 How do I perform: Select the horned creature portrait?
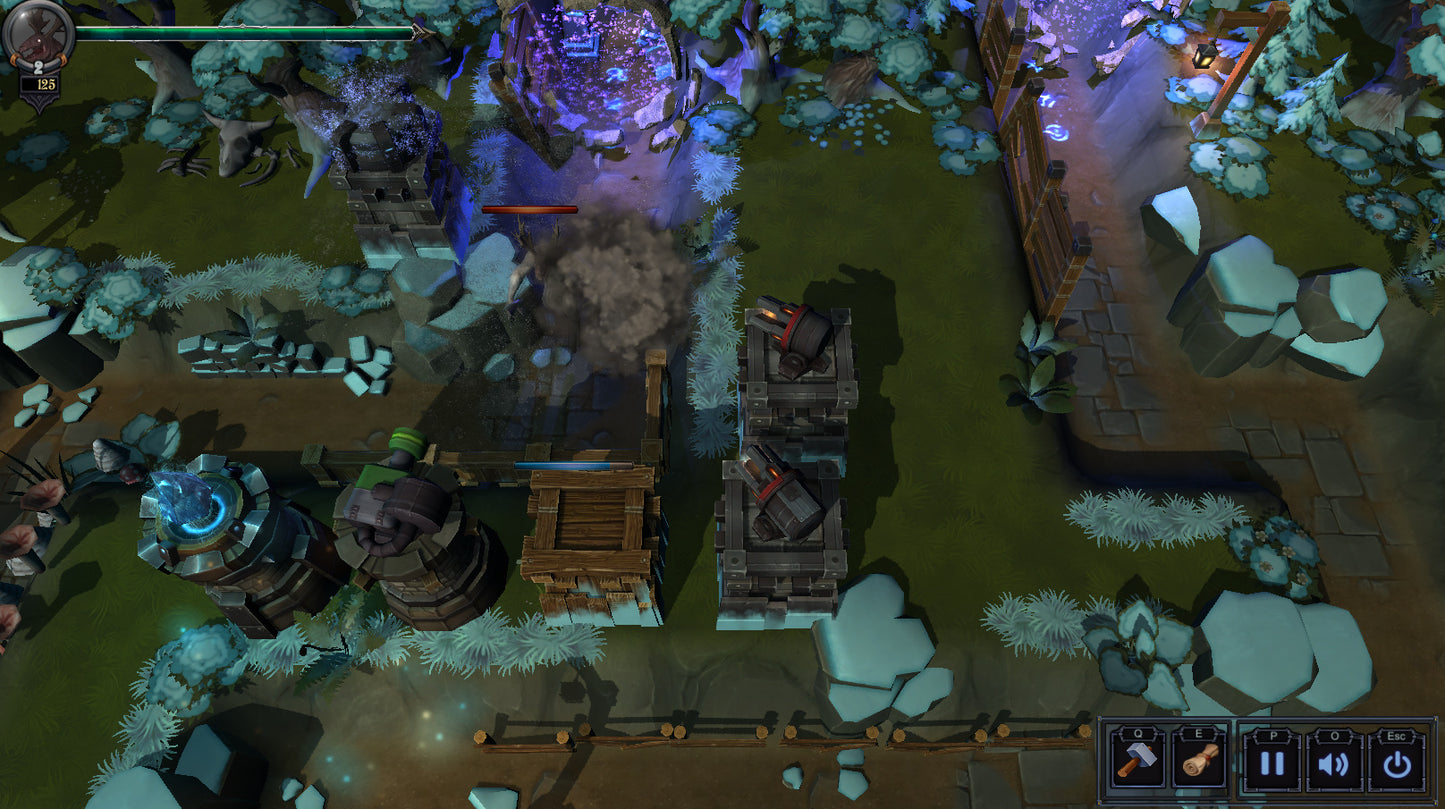[x=37, y=34]
